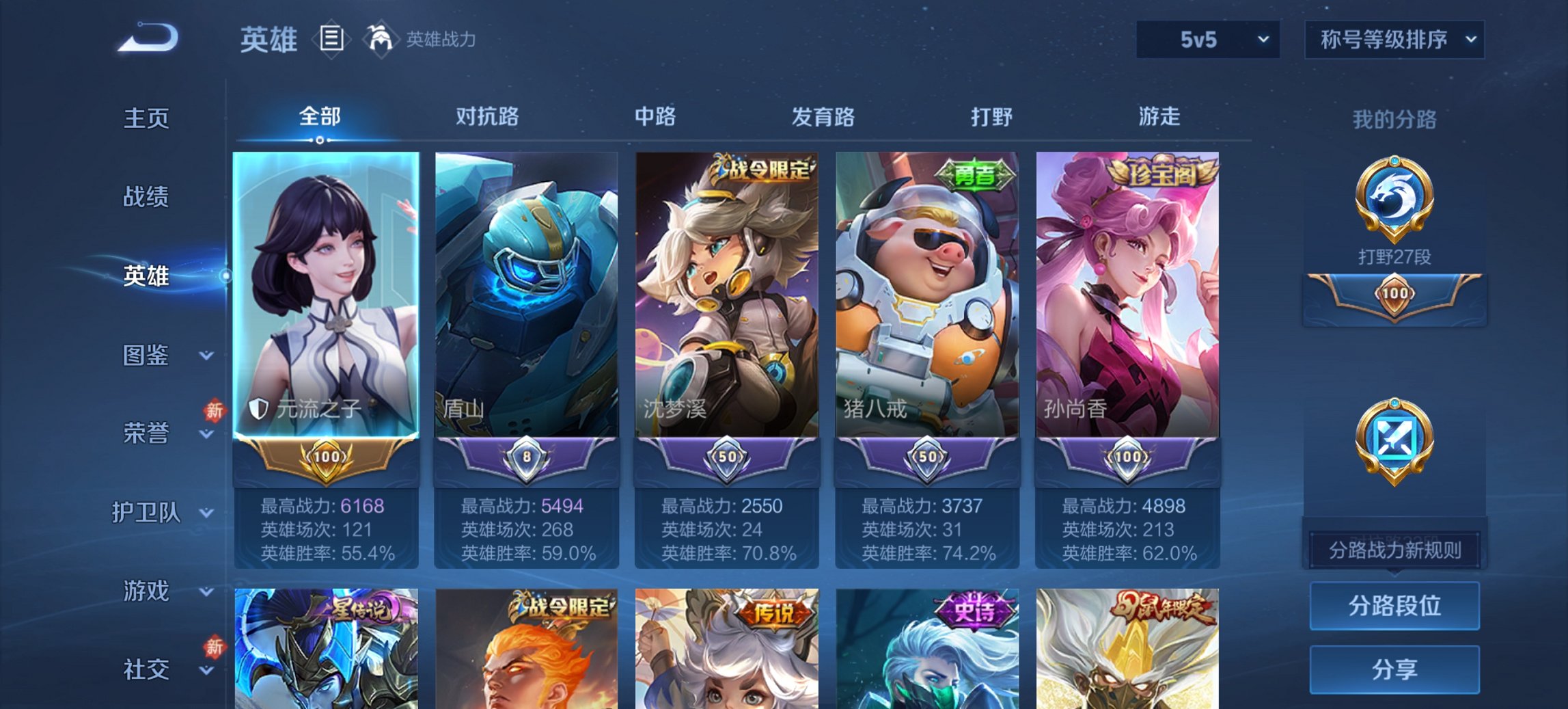Image resolution: width=1568 pixels, height=709 pixels.
Task: Click the 分路段位 button
Action: 1394,607
